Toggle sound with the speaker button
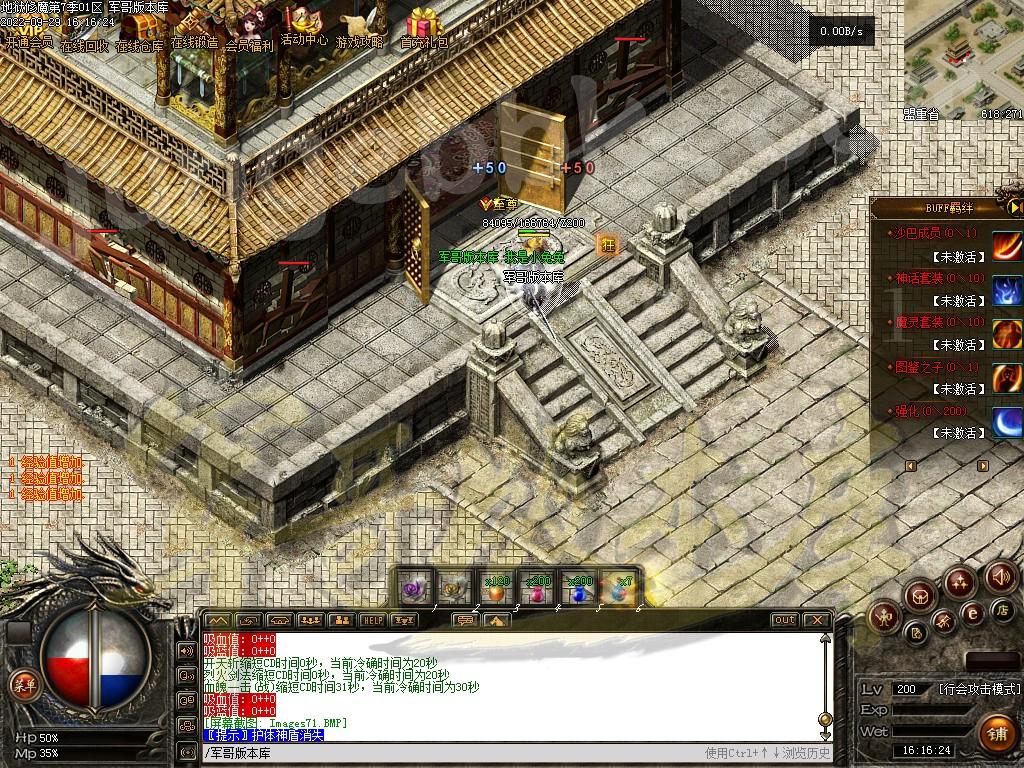 (1000, 577)
